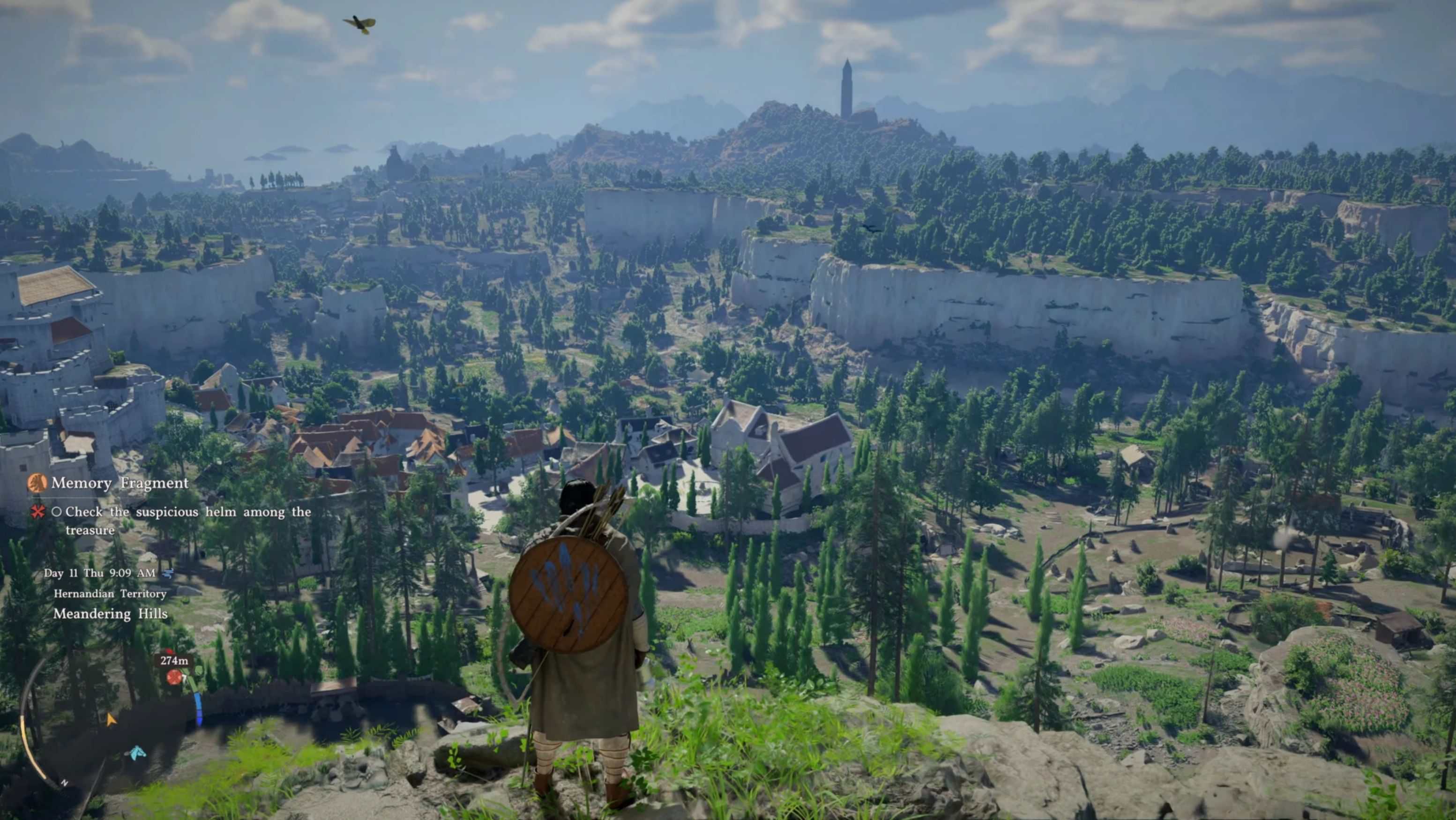Click the orange player arrow on minimap

point(111,719)
